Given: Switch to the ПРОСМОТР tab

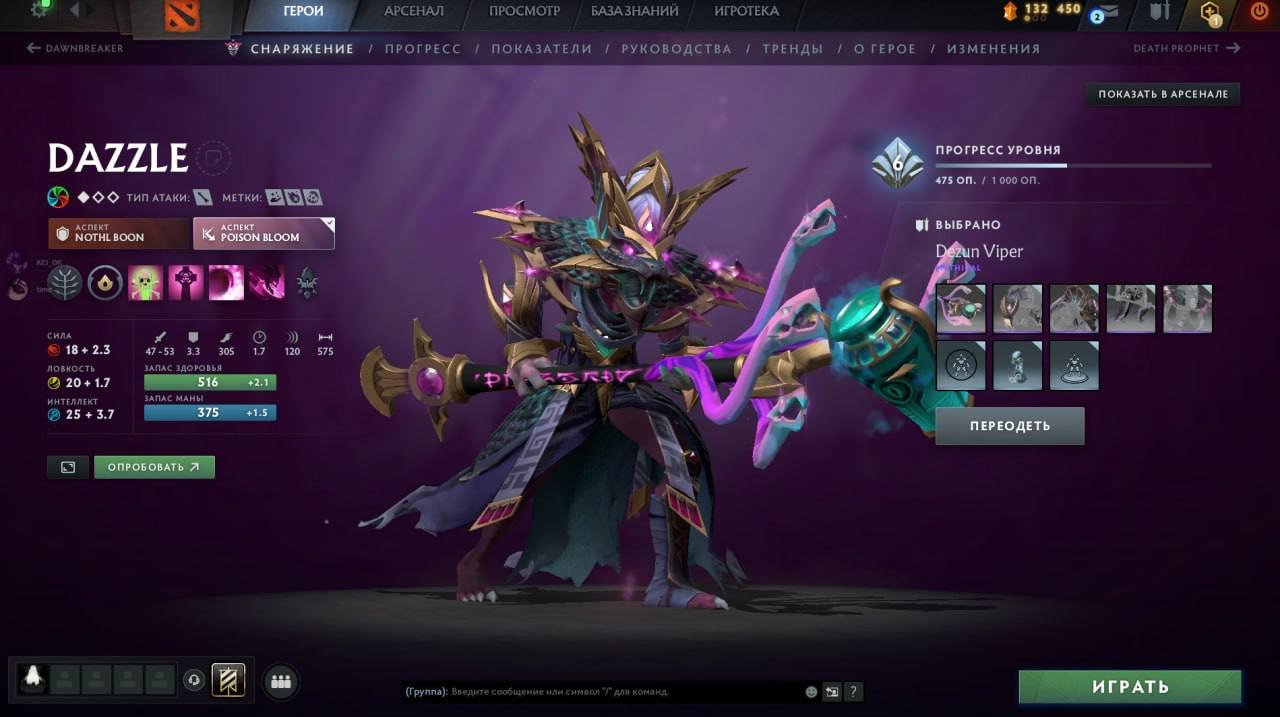Looking at the screenshot, I should coord(524,11).
